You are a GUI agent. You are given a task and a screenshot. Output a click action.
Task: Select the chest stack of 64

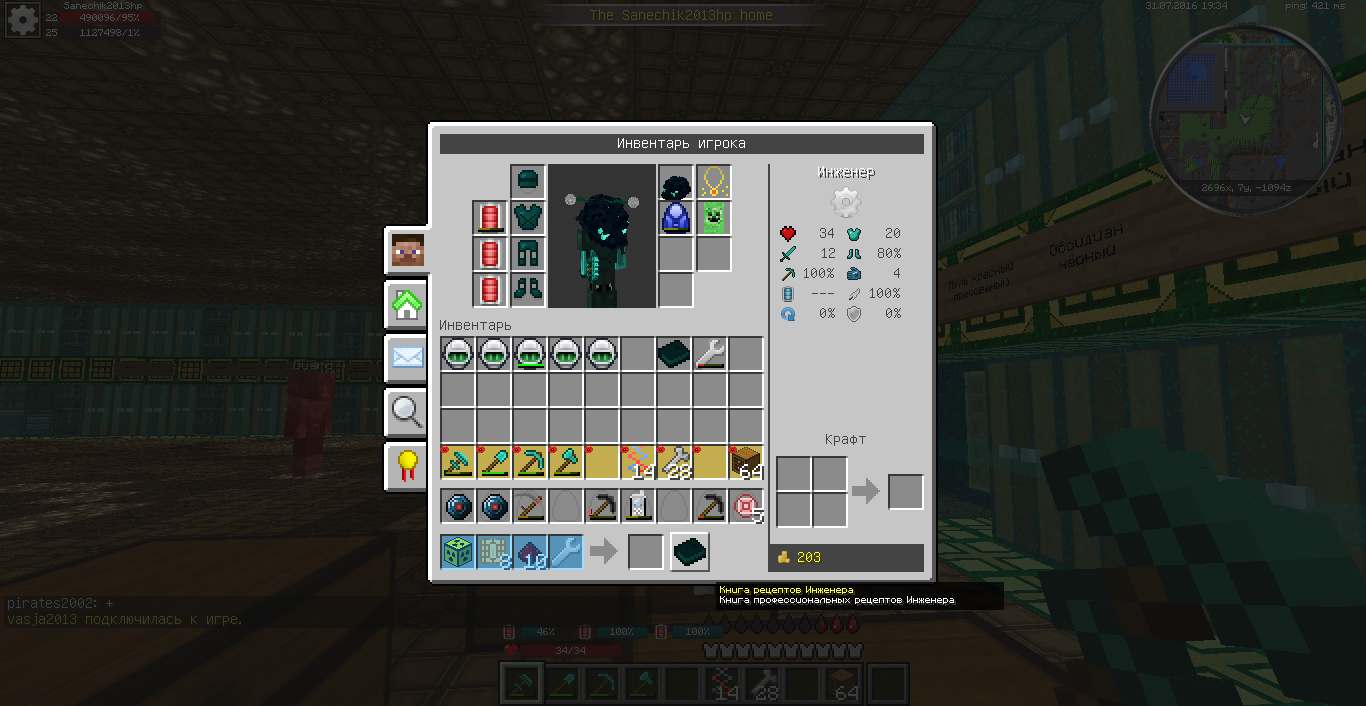tap(746, 462)
